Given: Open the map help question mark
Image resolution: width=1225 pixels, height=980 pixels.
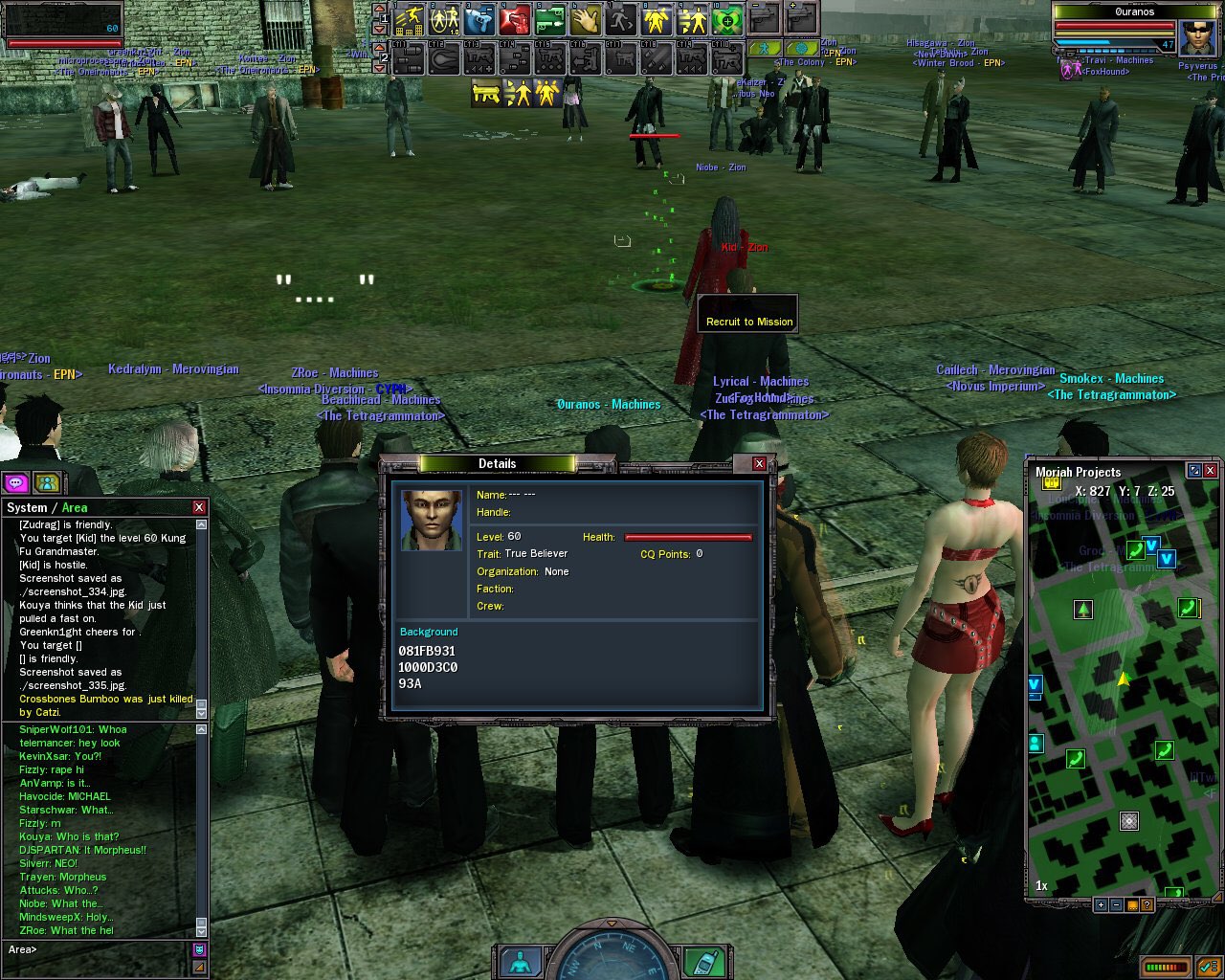Looking at the screenshot, I should coord(1147,904).
